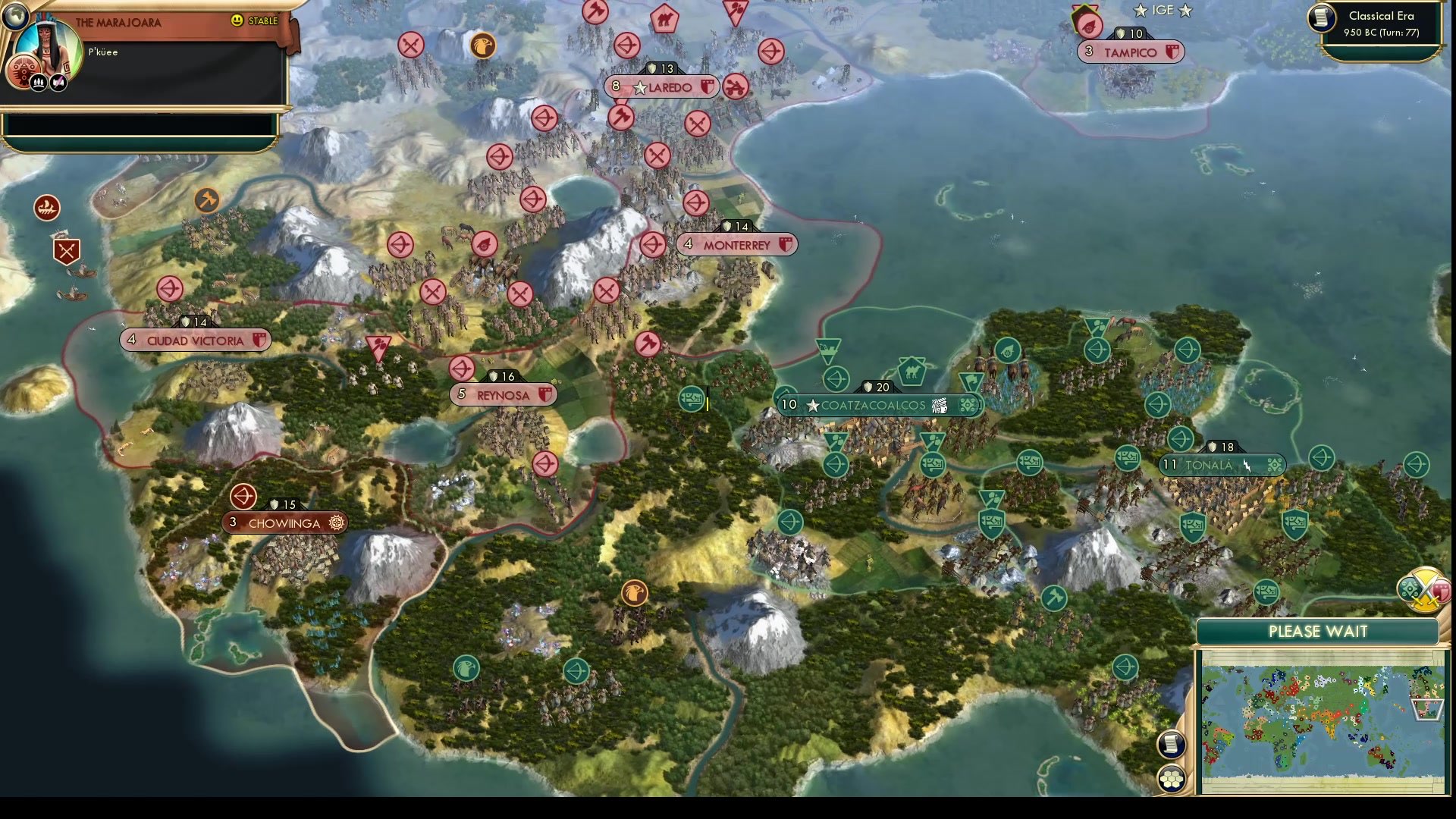Image resolution: width=1456 pixels, height=819 pixels.
Task: Select the orange eagle scout icon on the map
Action: pyautogui.click(x=635, y=592)
